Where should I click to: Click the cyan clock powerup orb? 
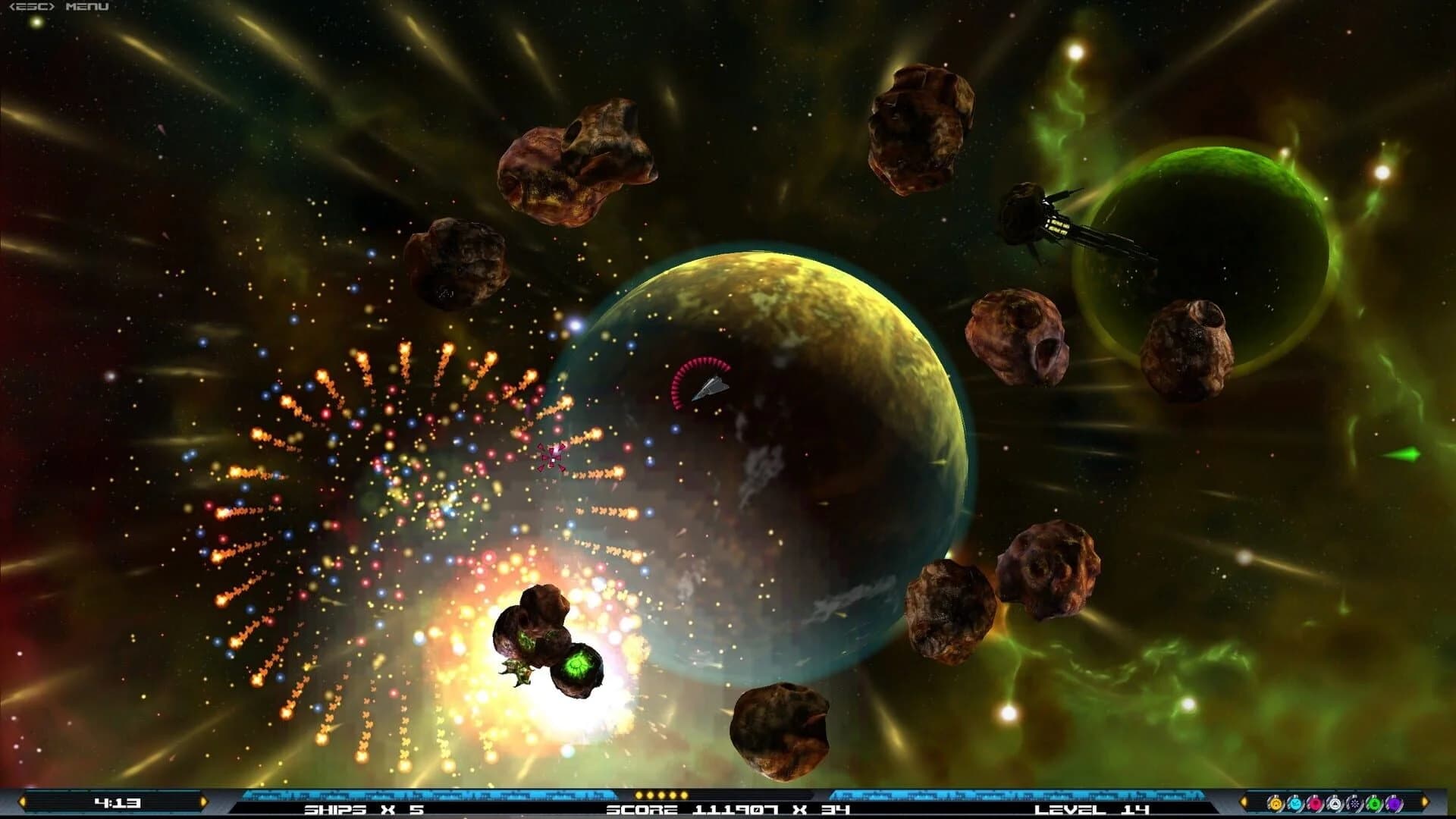[1295, 802]
